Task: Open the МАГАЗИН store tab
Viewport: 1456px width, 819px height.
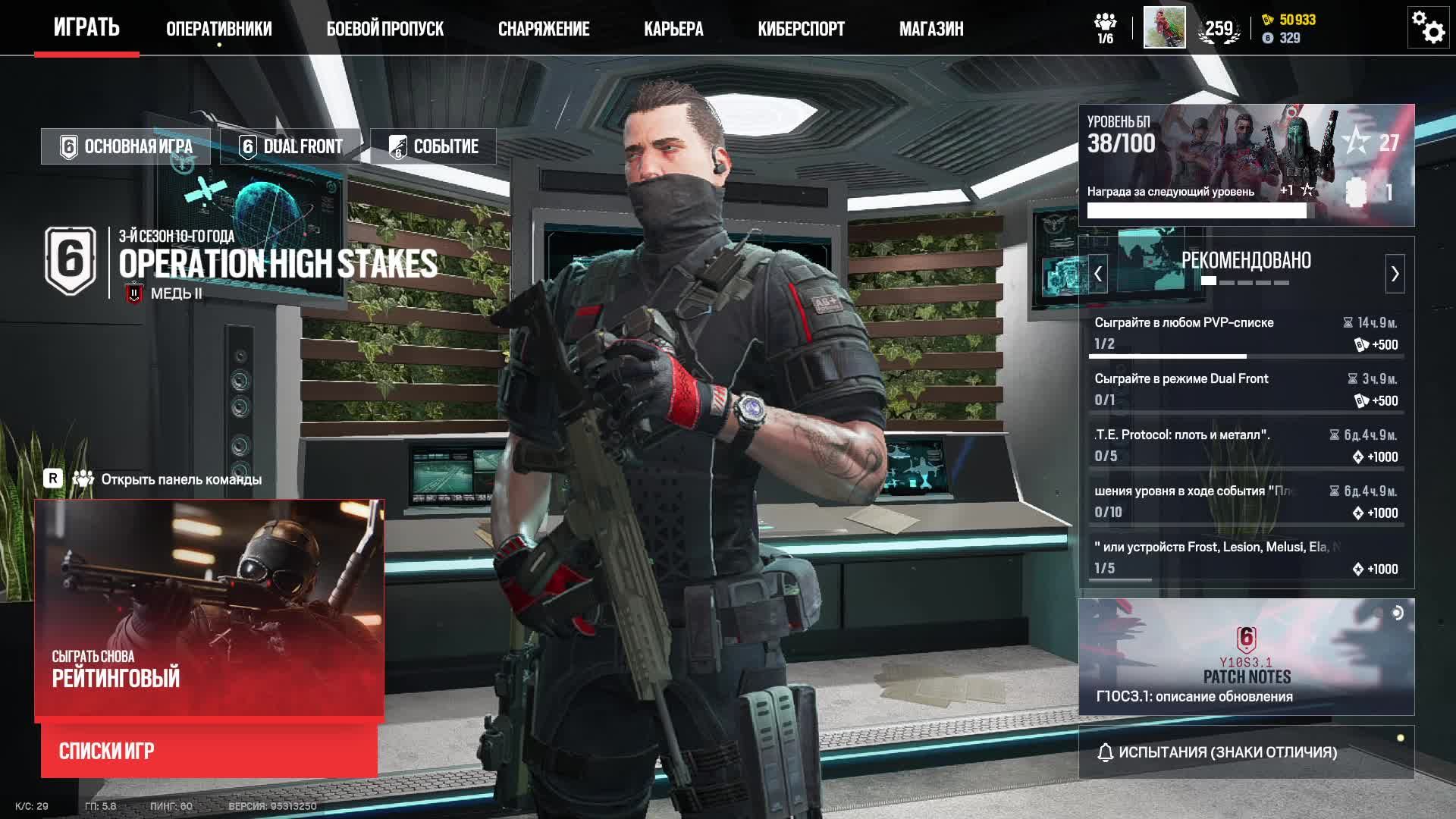Action: click(931, 29)
